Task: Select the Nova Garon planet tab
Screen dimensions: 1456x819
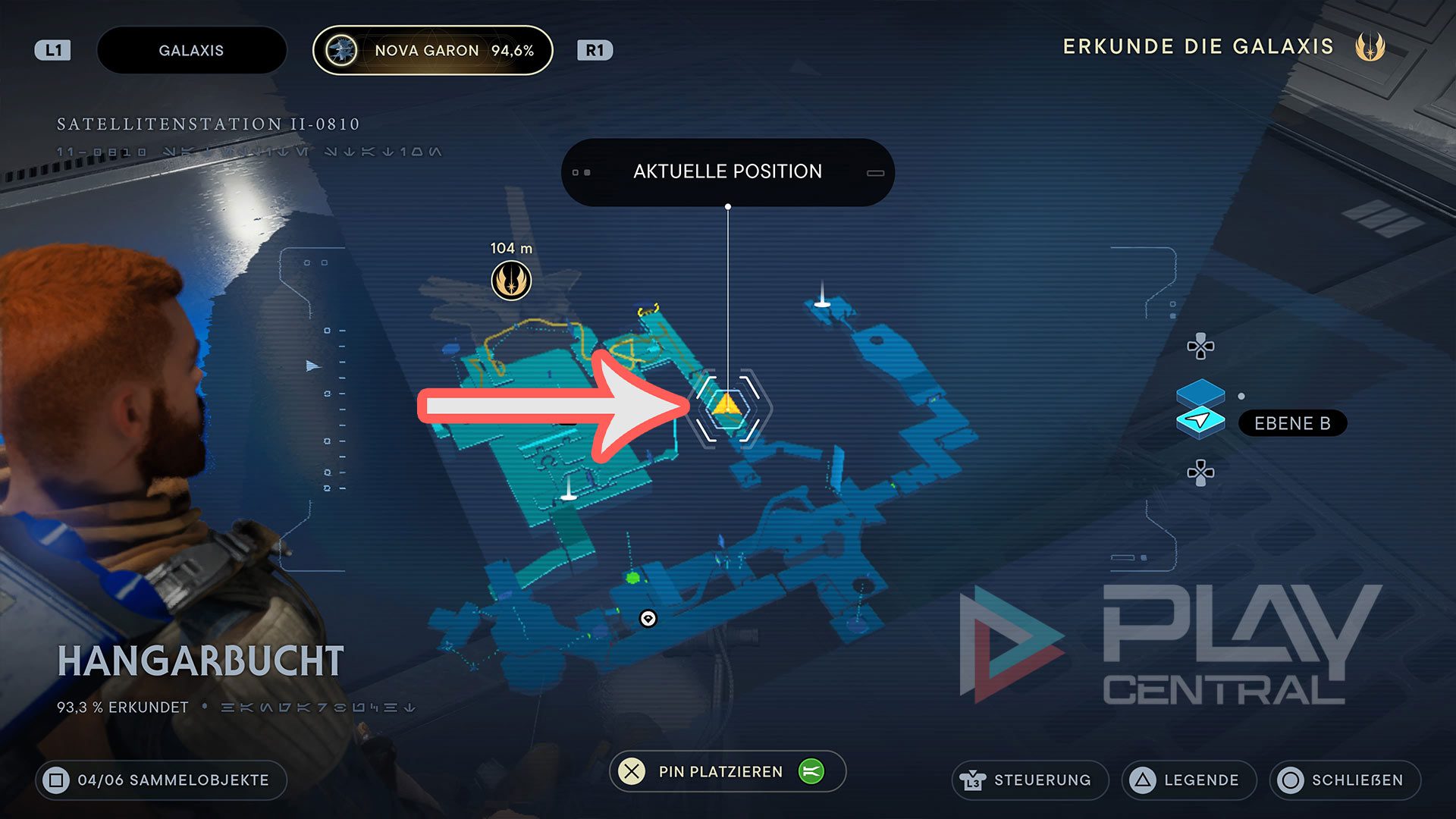Action: click(x=432, y=51)
